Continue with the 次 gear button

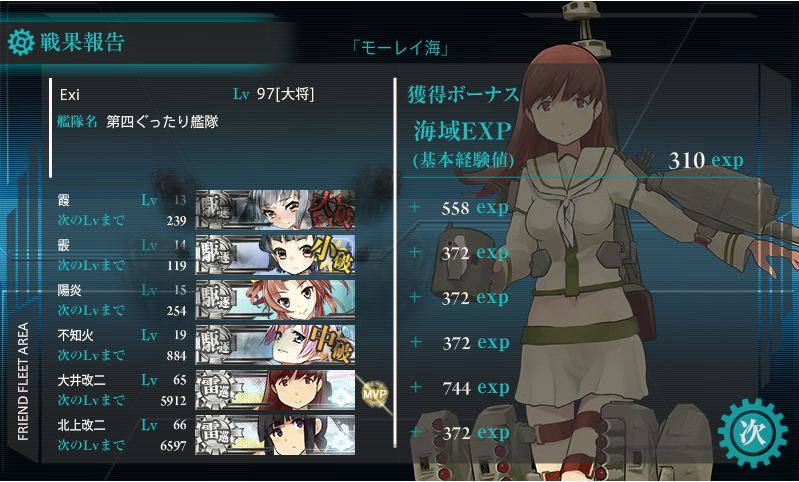[x=750, y=431]
